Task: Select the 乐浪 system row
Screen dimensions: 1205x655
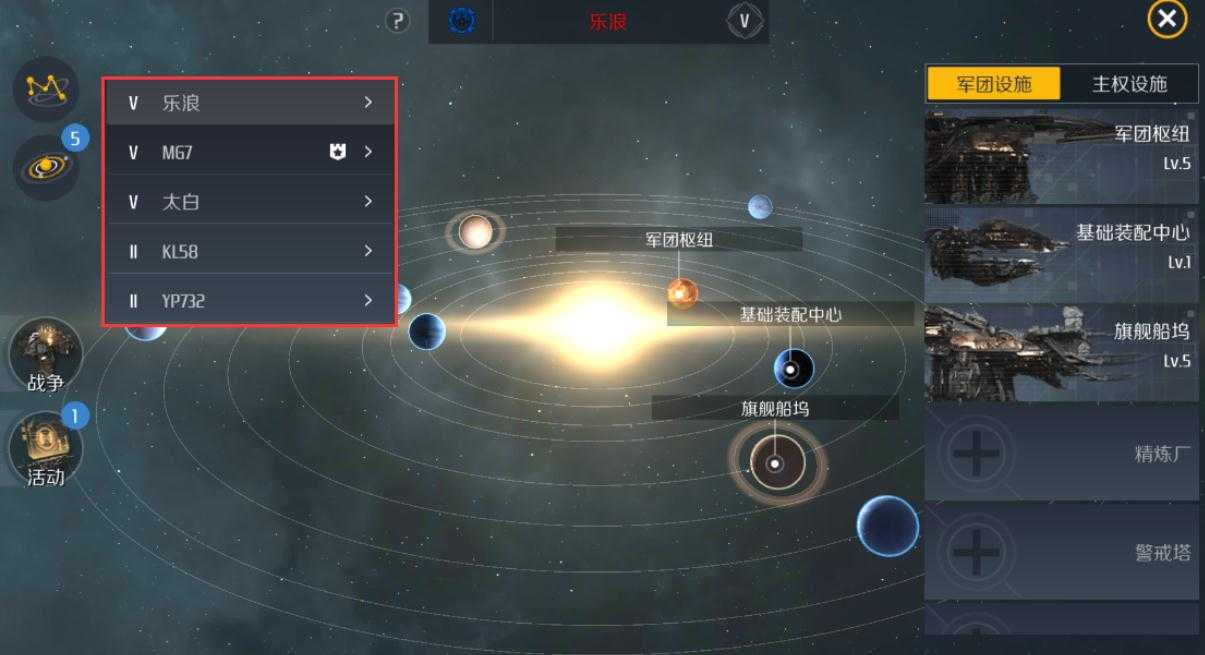Action: point(250,102)
